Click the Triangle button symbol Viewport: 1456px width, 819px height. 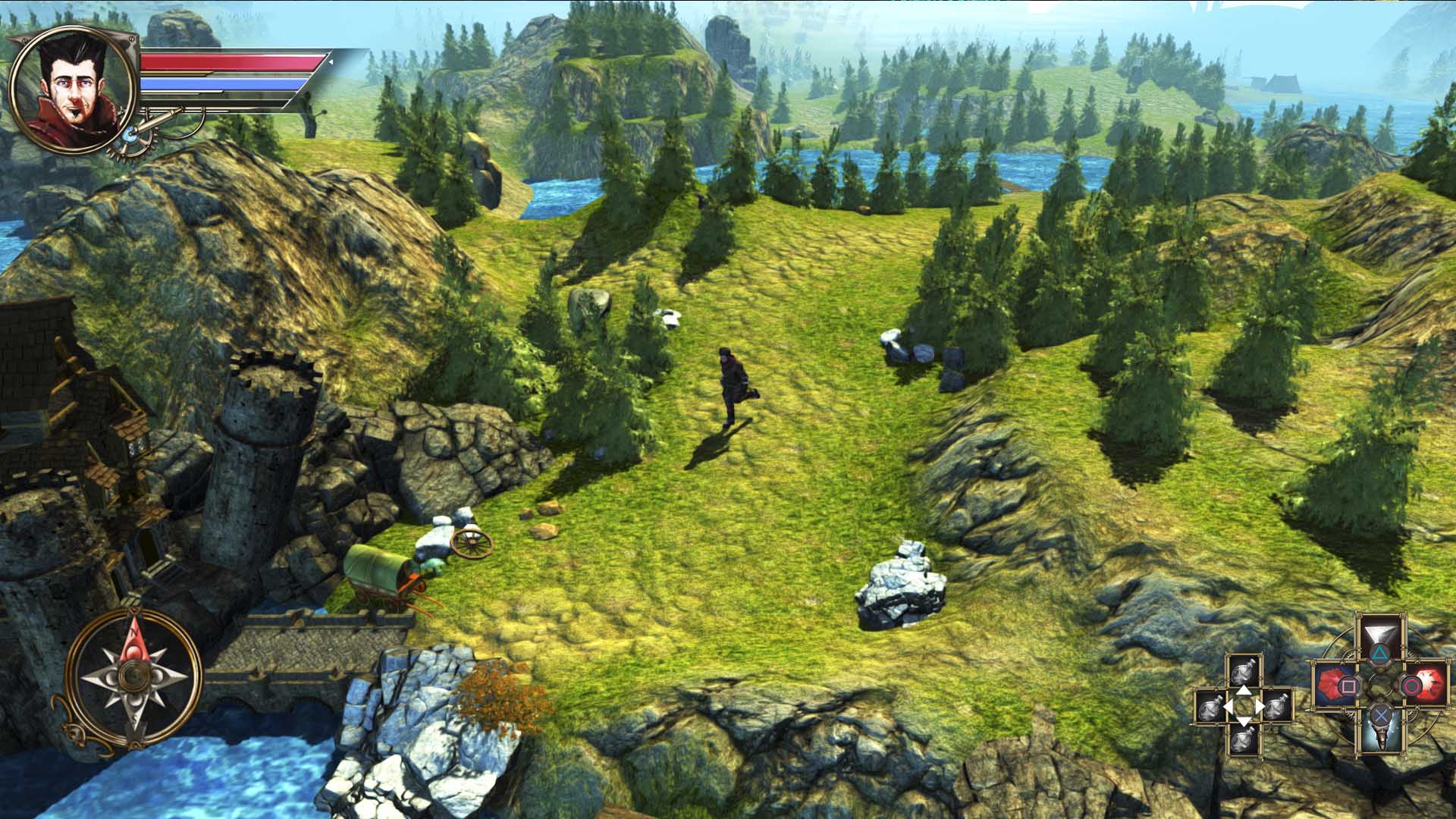pos(1381,654)
